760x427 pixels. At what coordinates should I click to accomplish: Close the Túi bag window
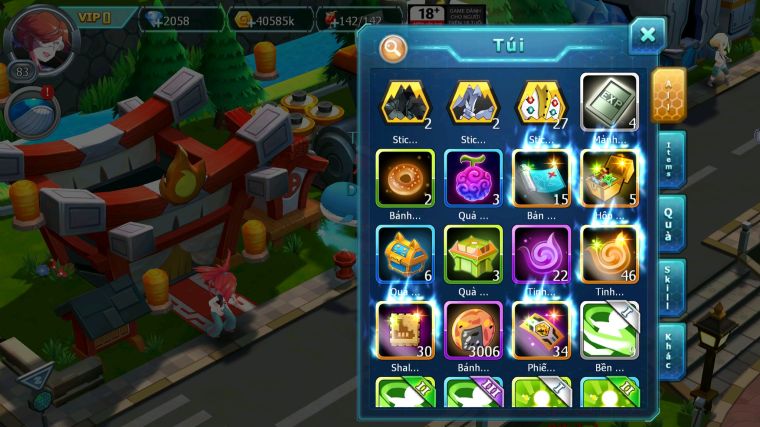647,36
